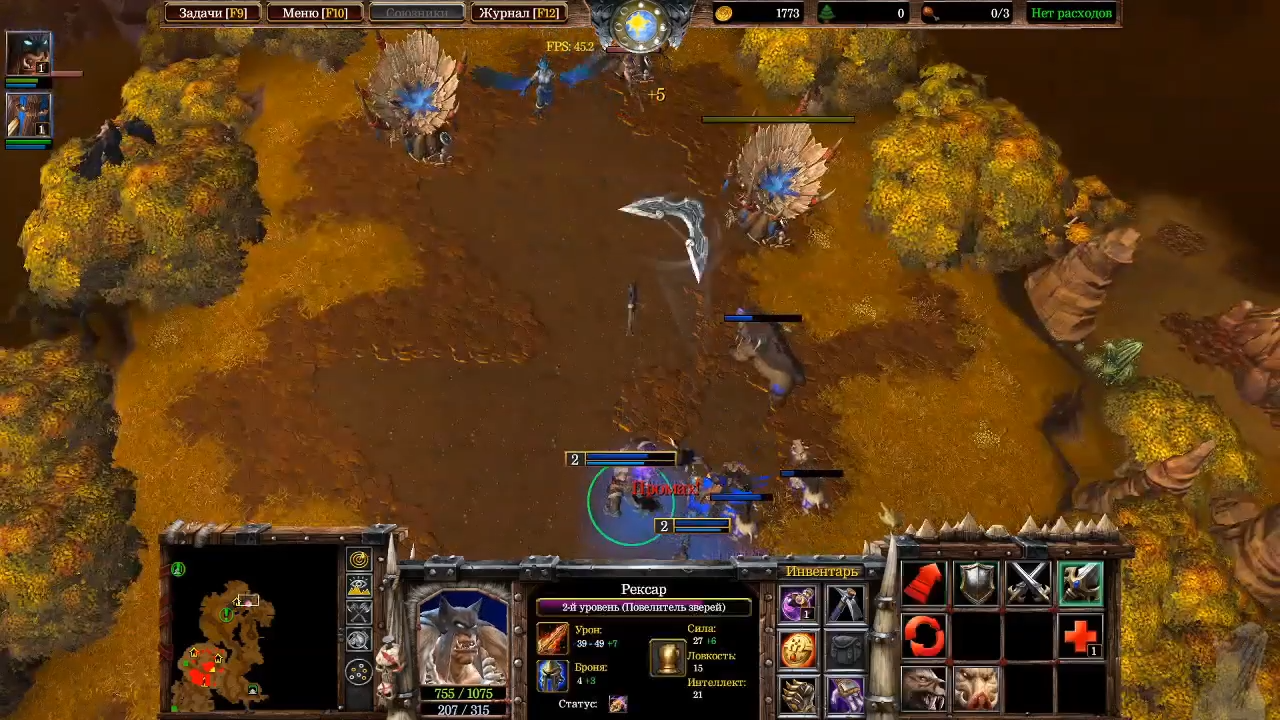Activate the crossed swords Attack command
1280x720 pixels.
click(1028, 583)
